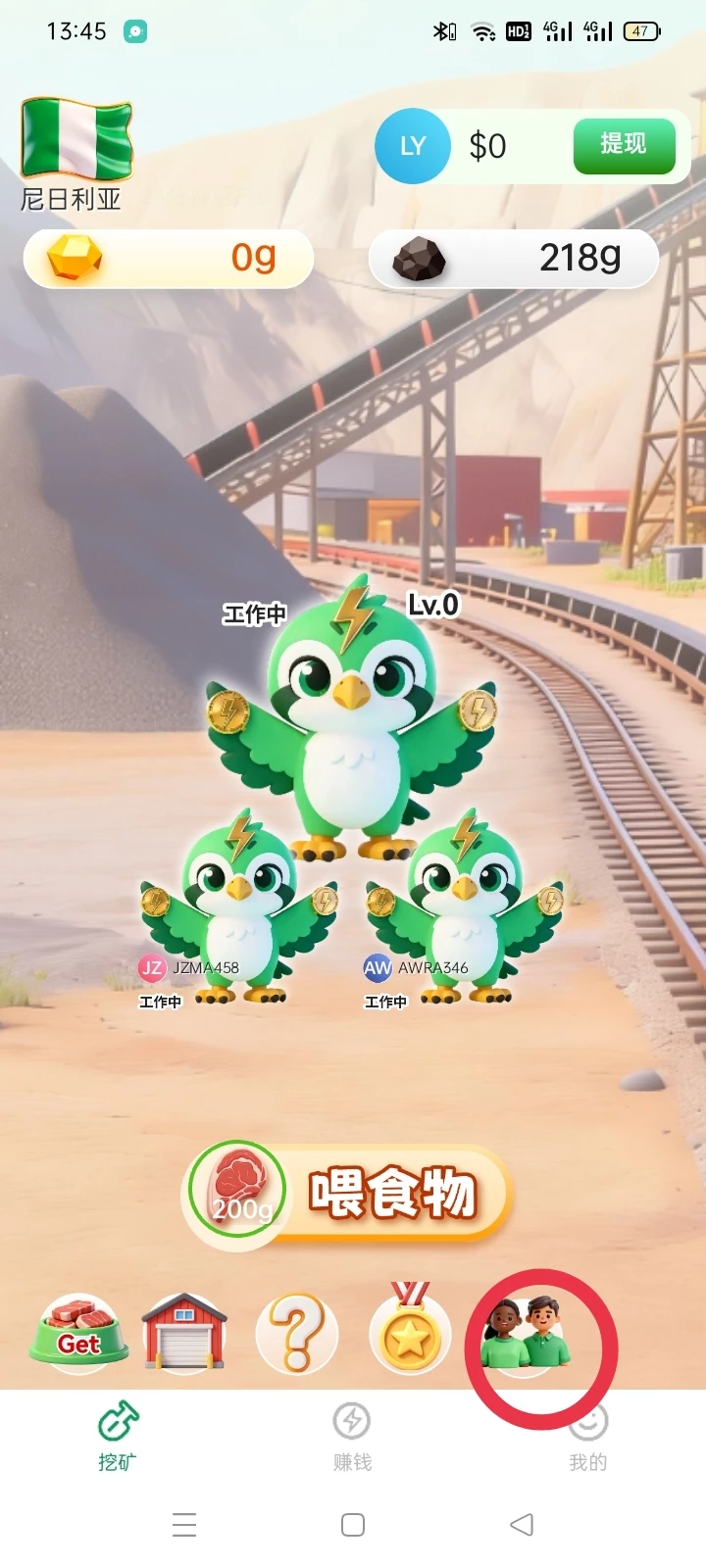Open the gold star medal icon

[410, 1331]
